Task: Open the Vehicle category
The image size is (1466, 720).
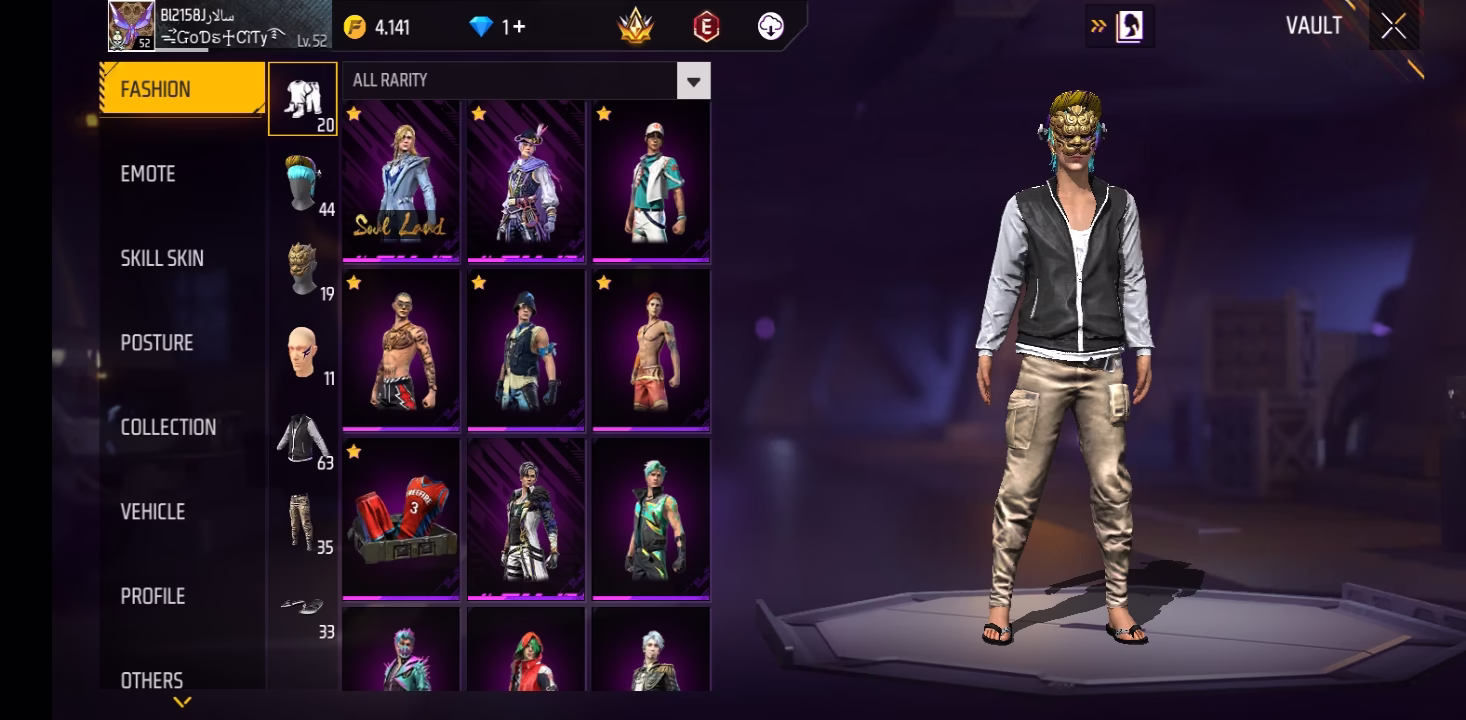Action: pos(153,512)
